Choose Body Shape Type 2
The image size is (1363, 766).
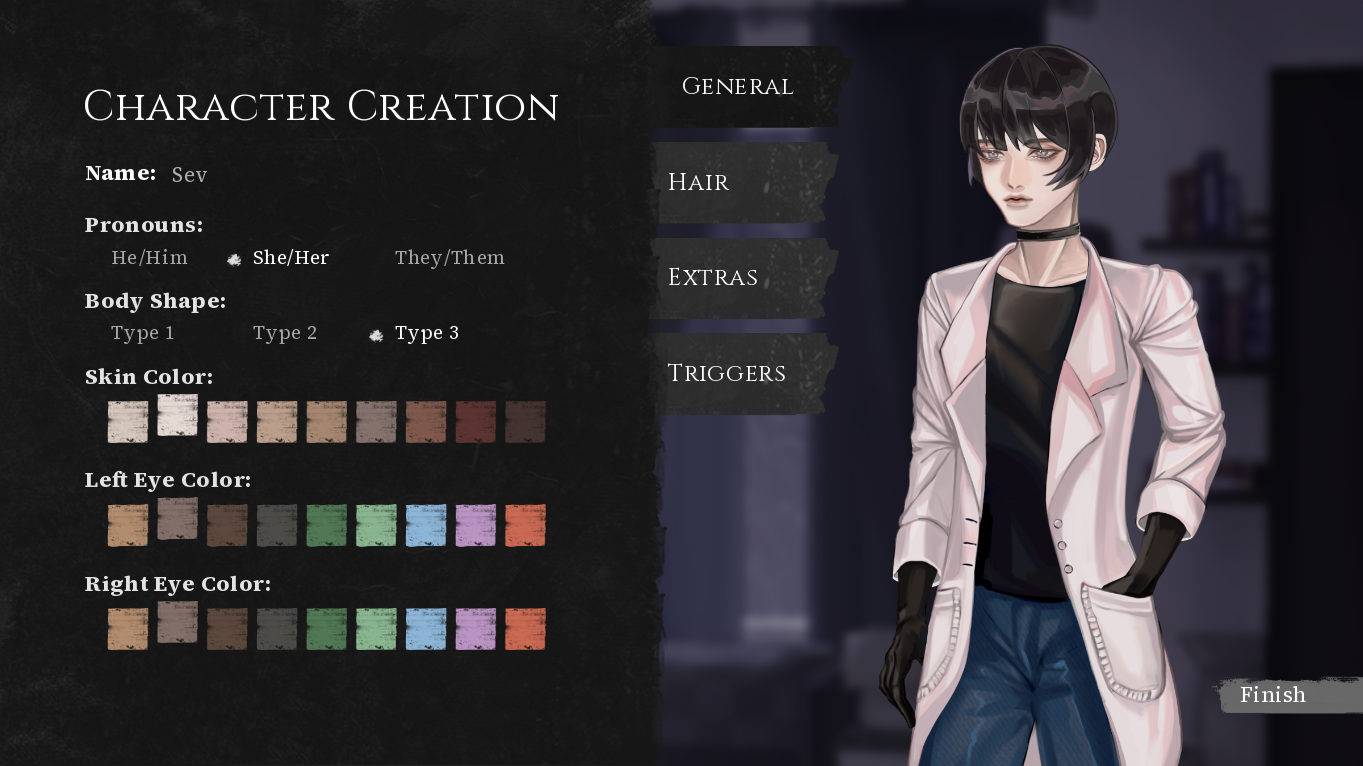(286, 333)
